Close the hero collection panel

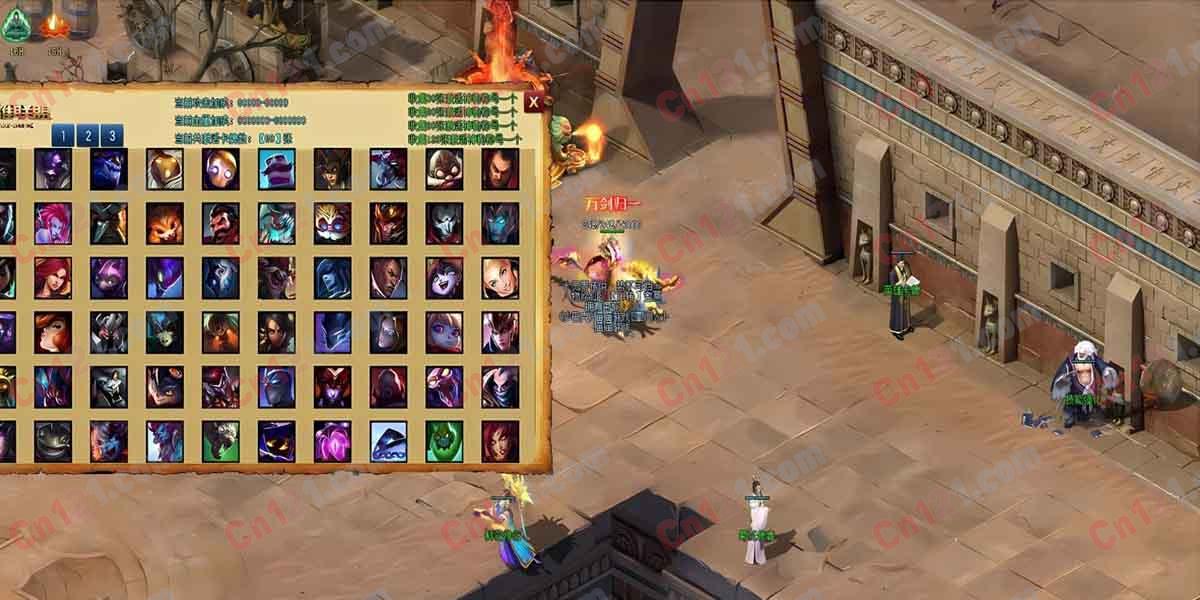(x=536, y=101)
